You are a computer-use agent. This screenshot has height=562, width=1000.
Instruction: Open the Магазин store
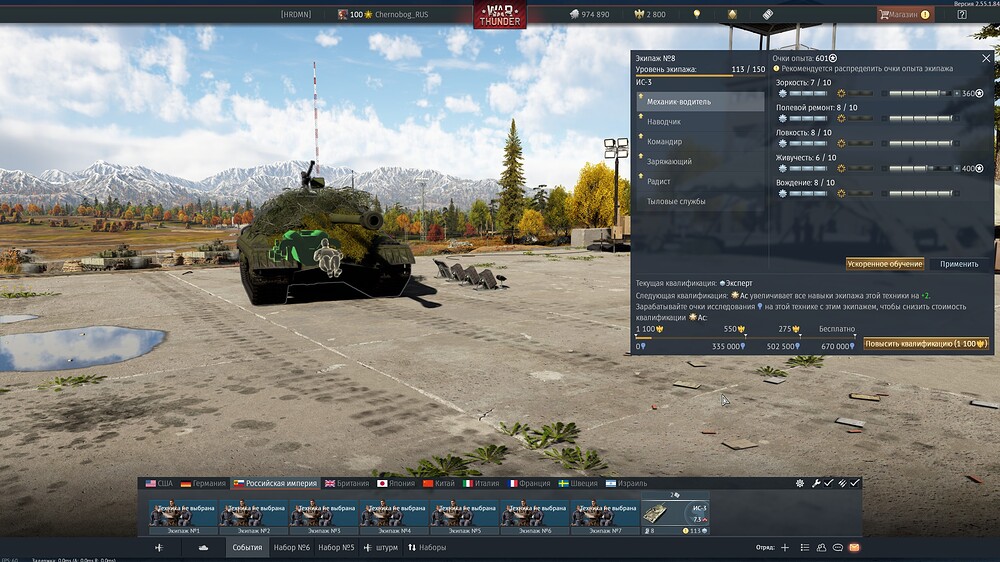[x=904, y=14]
